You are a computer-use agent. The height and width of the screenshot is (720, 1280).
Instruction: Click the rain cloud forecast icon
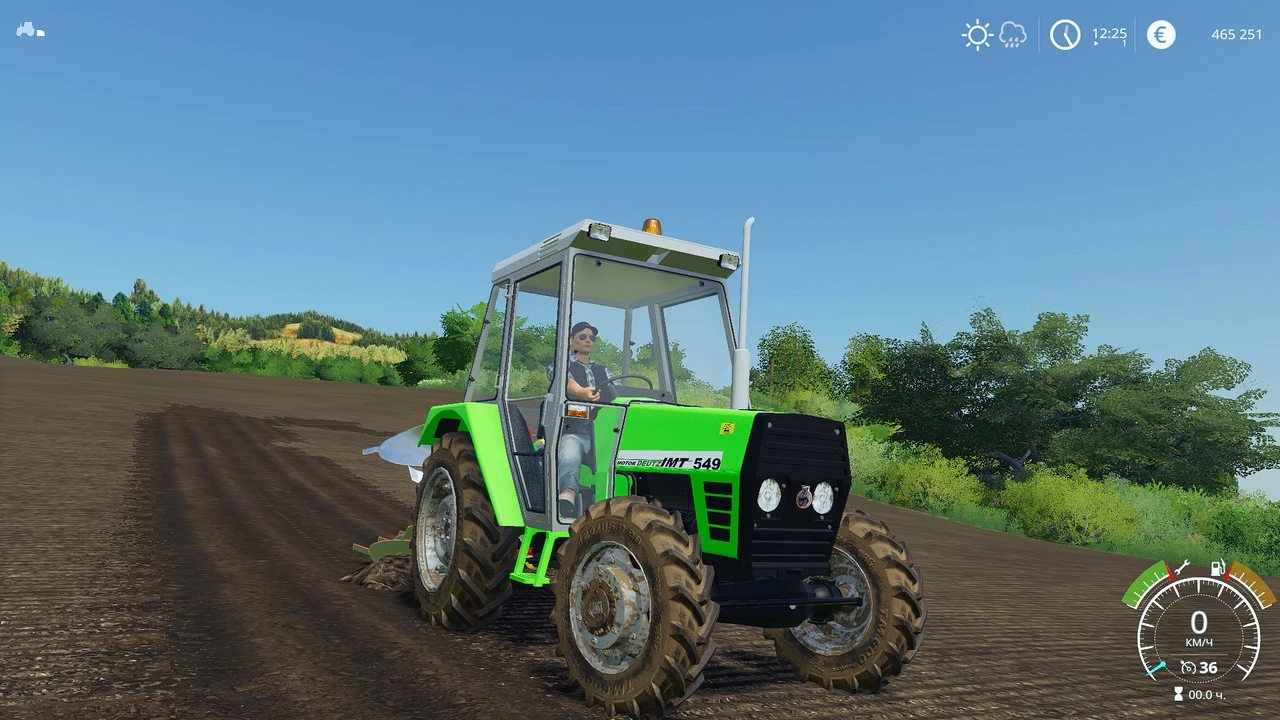tap(1012, 35)
